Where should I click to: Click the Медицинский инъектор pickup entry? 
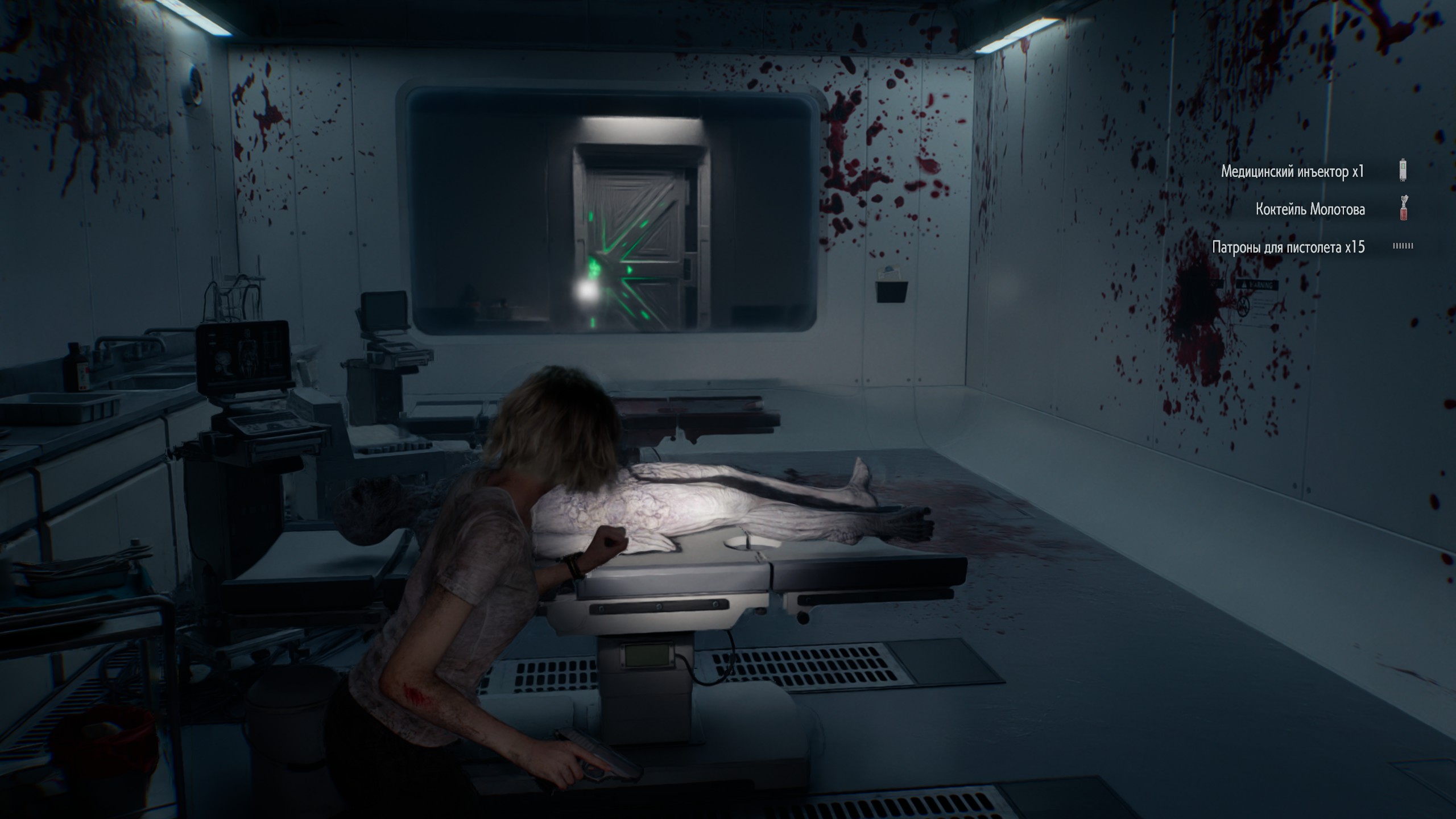click(x=1292, y=171)
